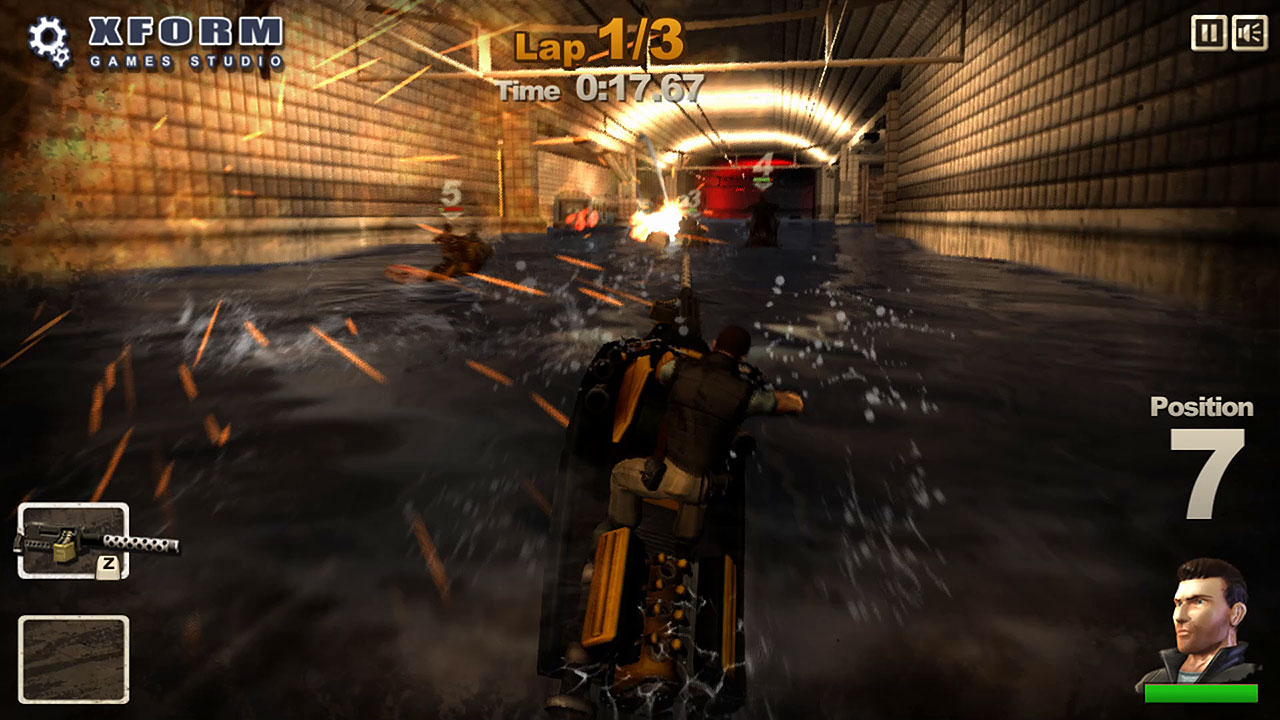Toggle pause for the race
This screenshot has width=1280, height=720.
click(x=1207, y=33)
